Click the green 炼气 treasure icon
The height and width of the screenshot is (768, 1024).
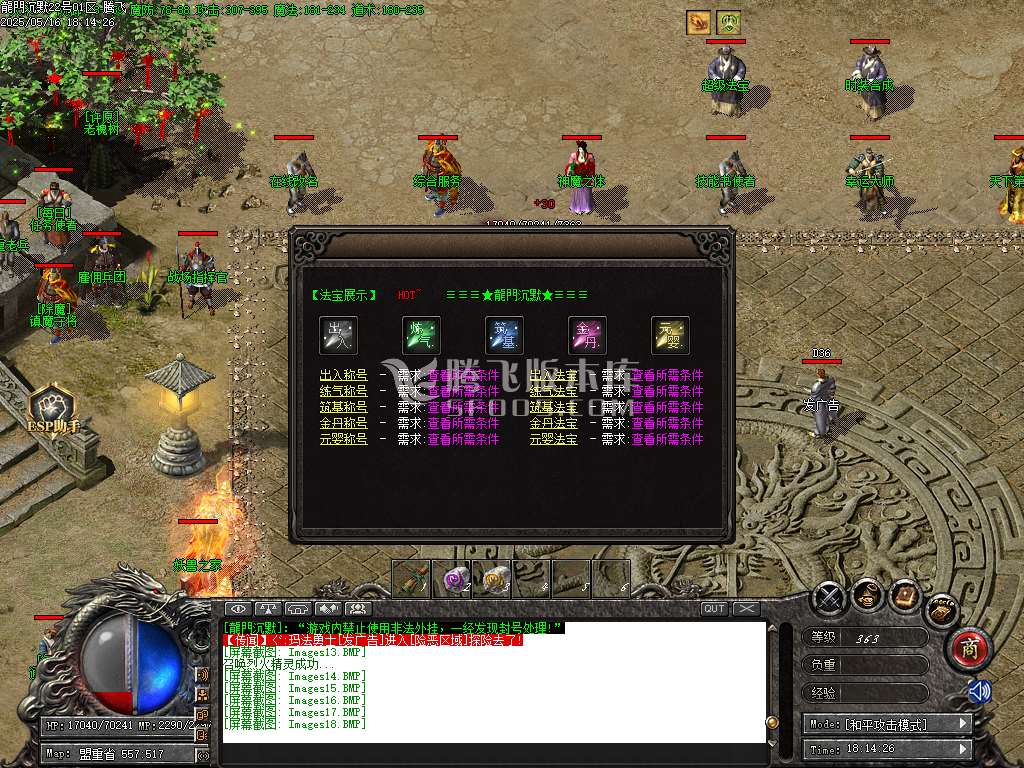[x=421, y=336]
